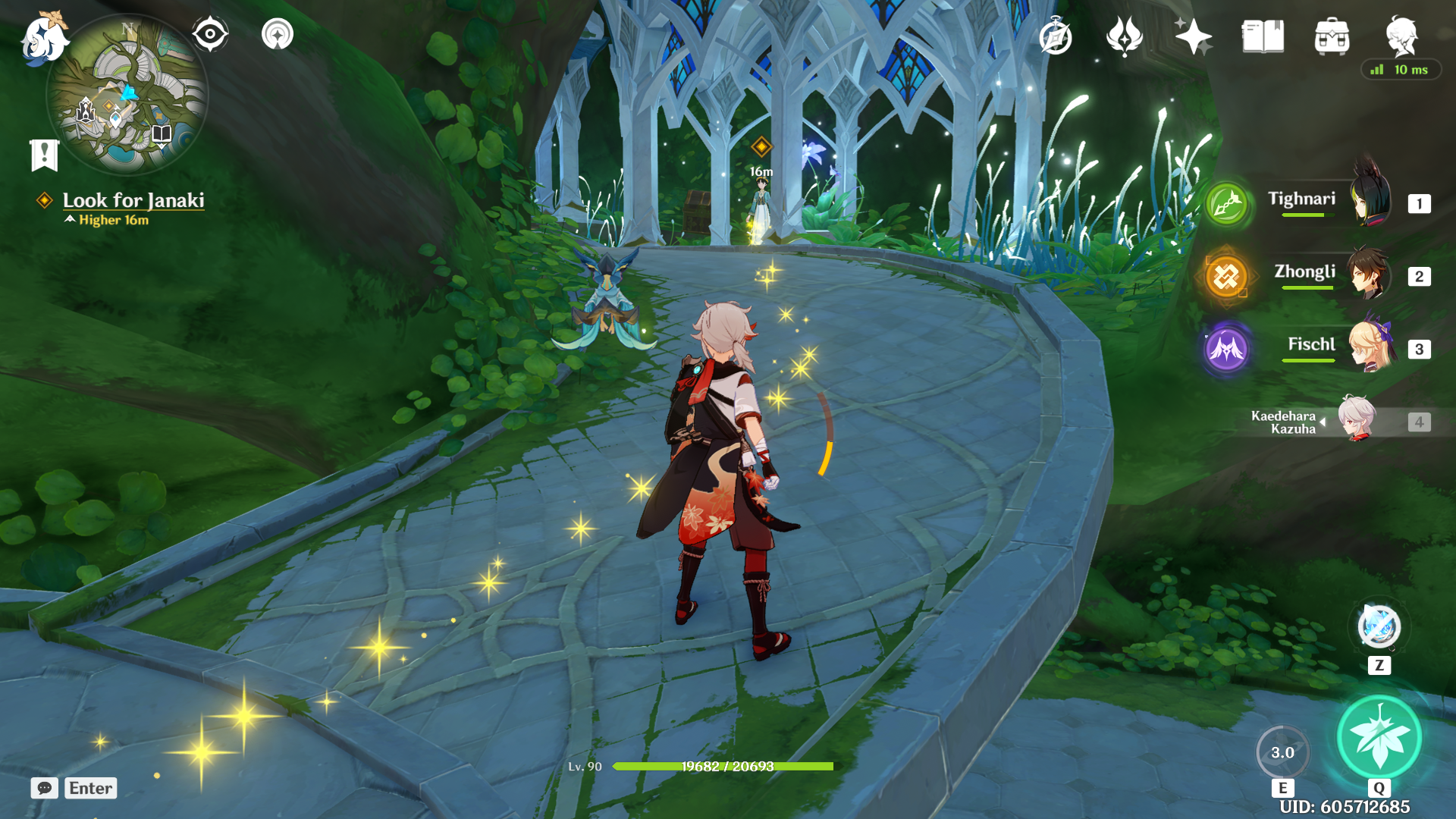This screenshot has height=819, width=1456.
Task: Switch to Zhongli in the party
Action: click(1305, 275)
